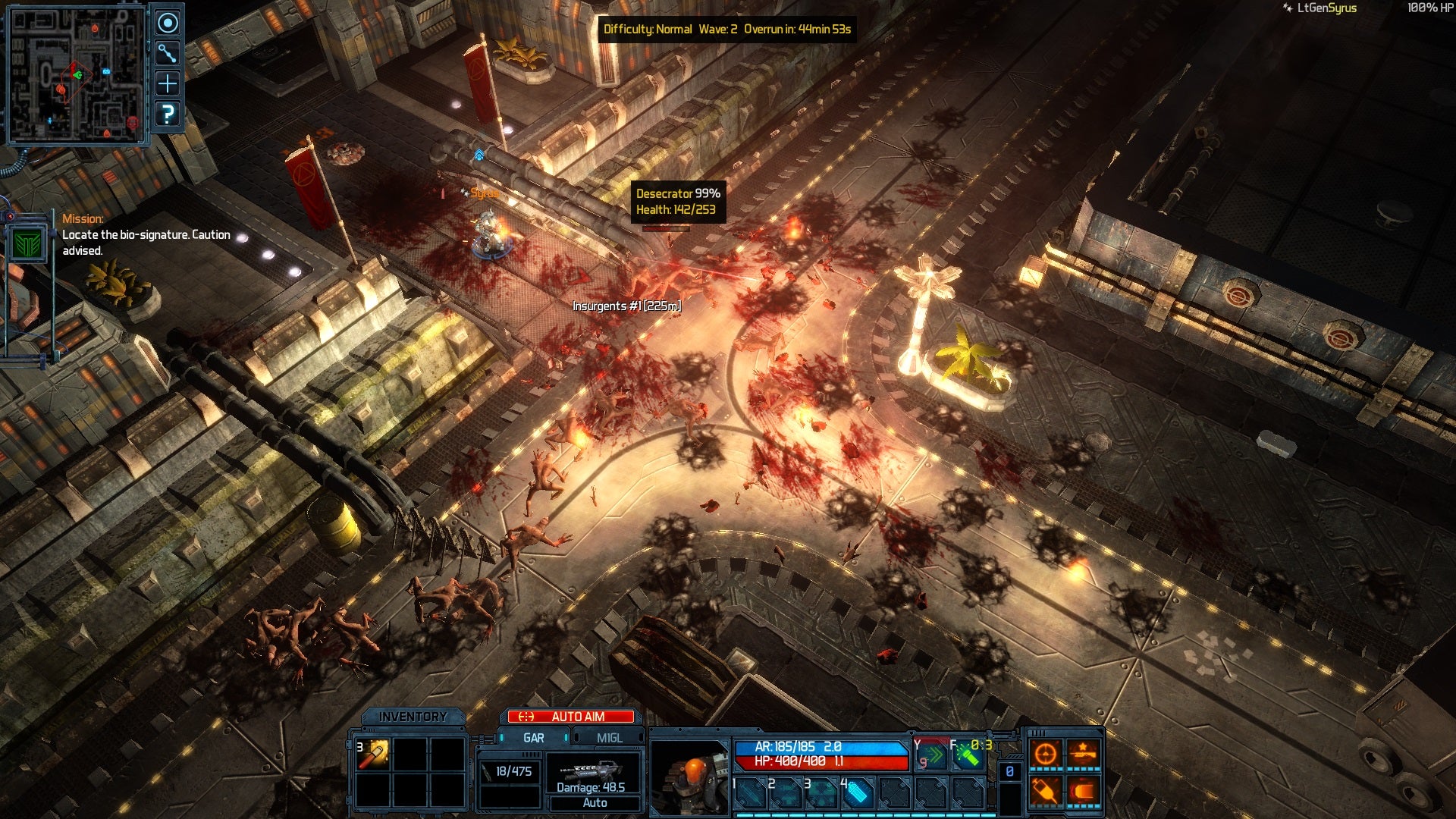Change the Auto fire mode selector
1456x819 pixels.
coord(595,803)
